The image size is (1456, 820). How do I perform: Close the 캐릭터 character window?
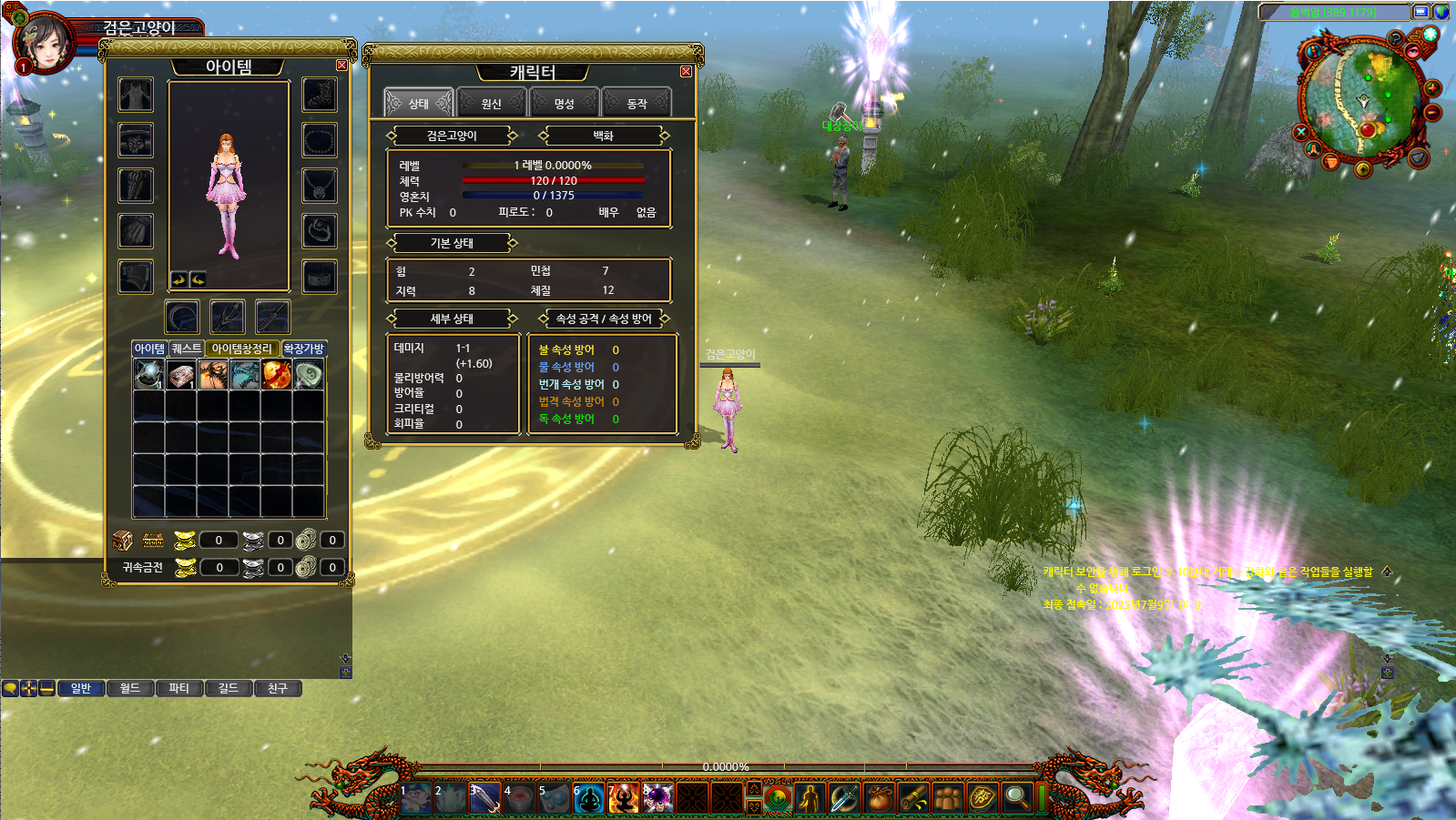click(686, 72)
